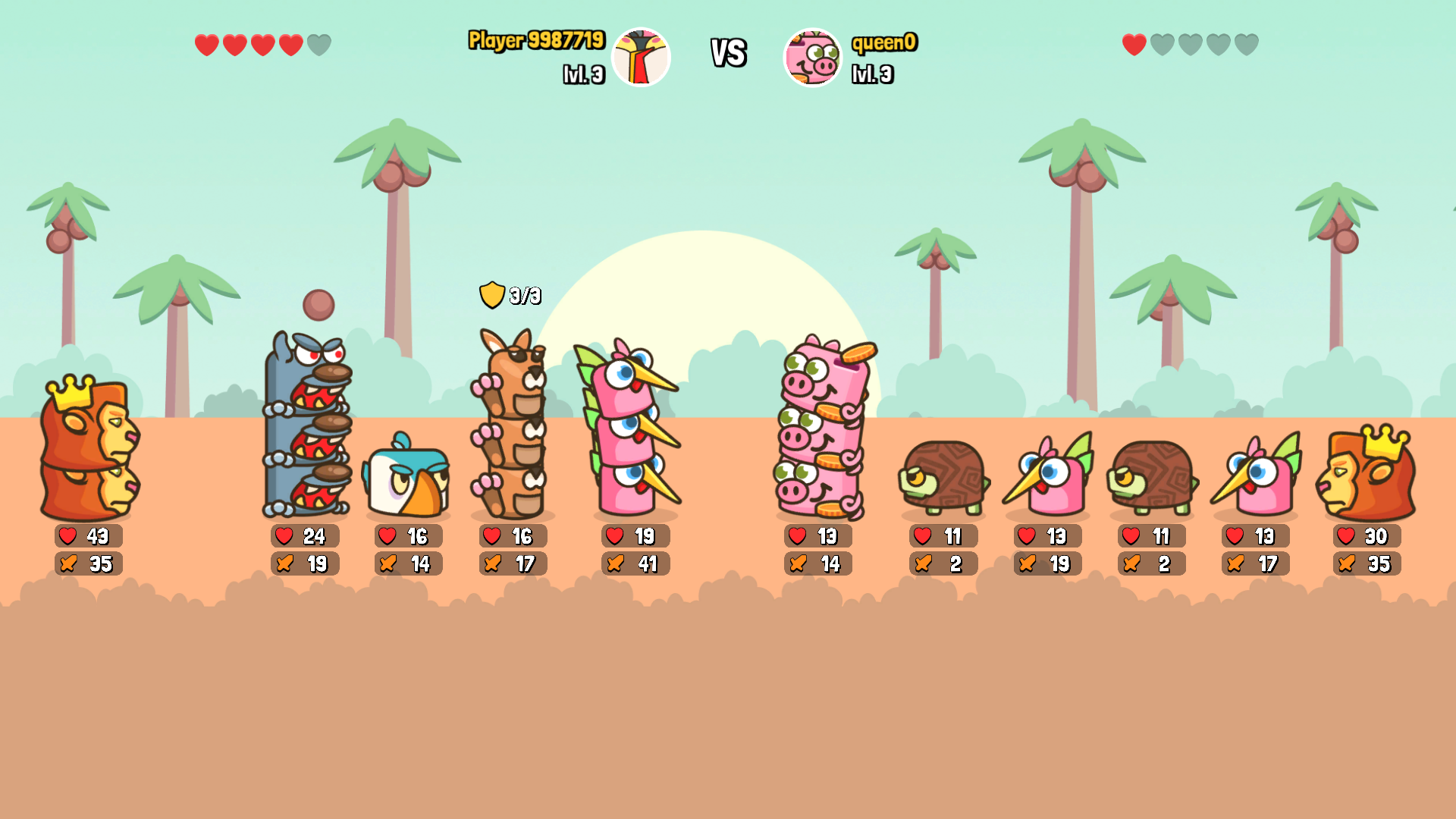Expand the kangaroo unit's health stat panel
Screen dimensions: 1456x819
click(x=513, y=536)
